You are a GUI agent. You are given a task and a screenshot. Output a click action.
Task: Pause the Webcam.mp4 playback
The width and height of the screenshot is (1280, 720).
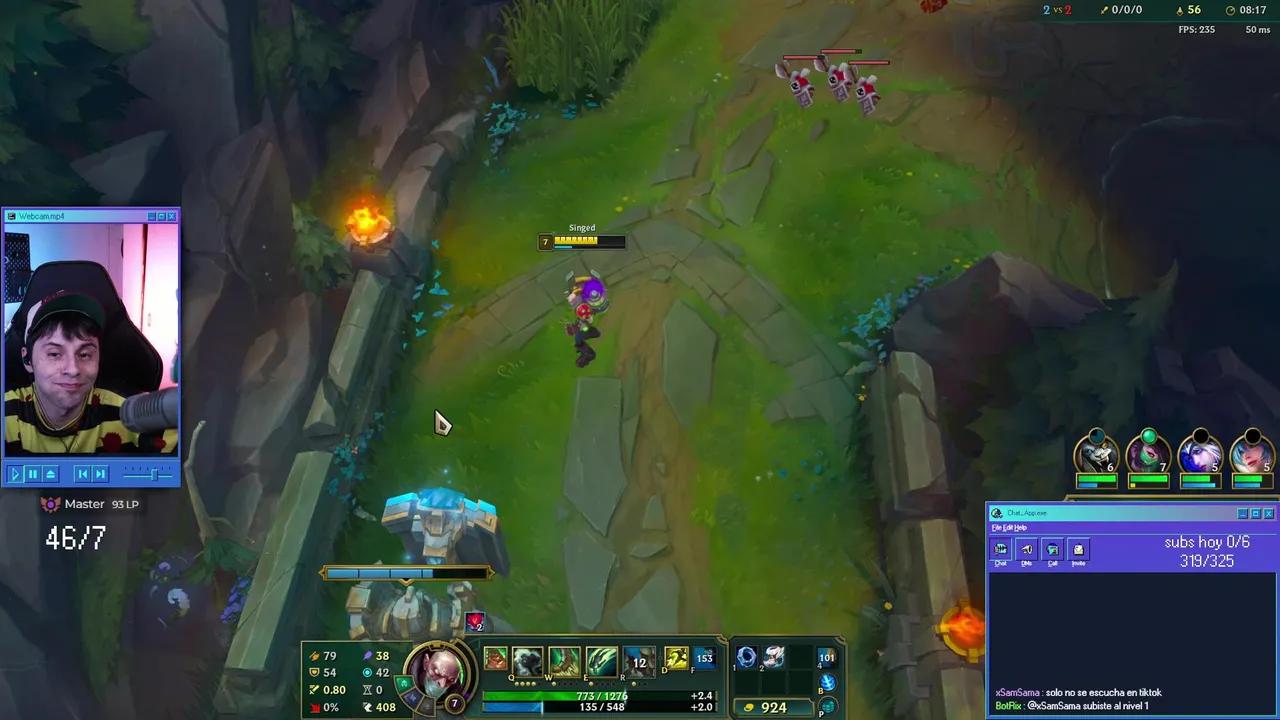[33, 474]
